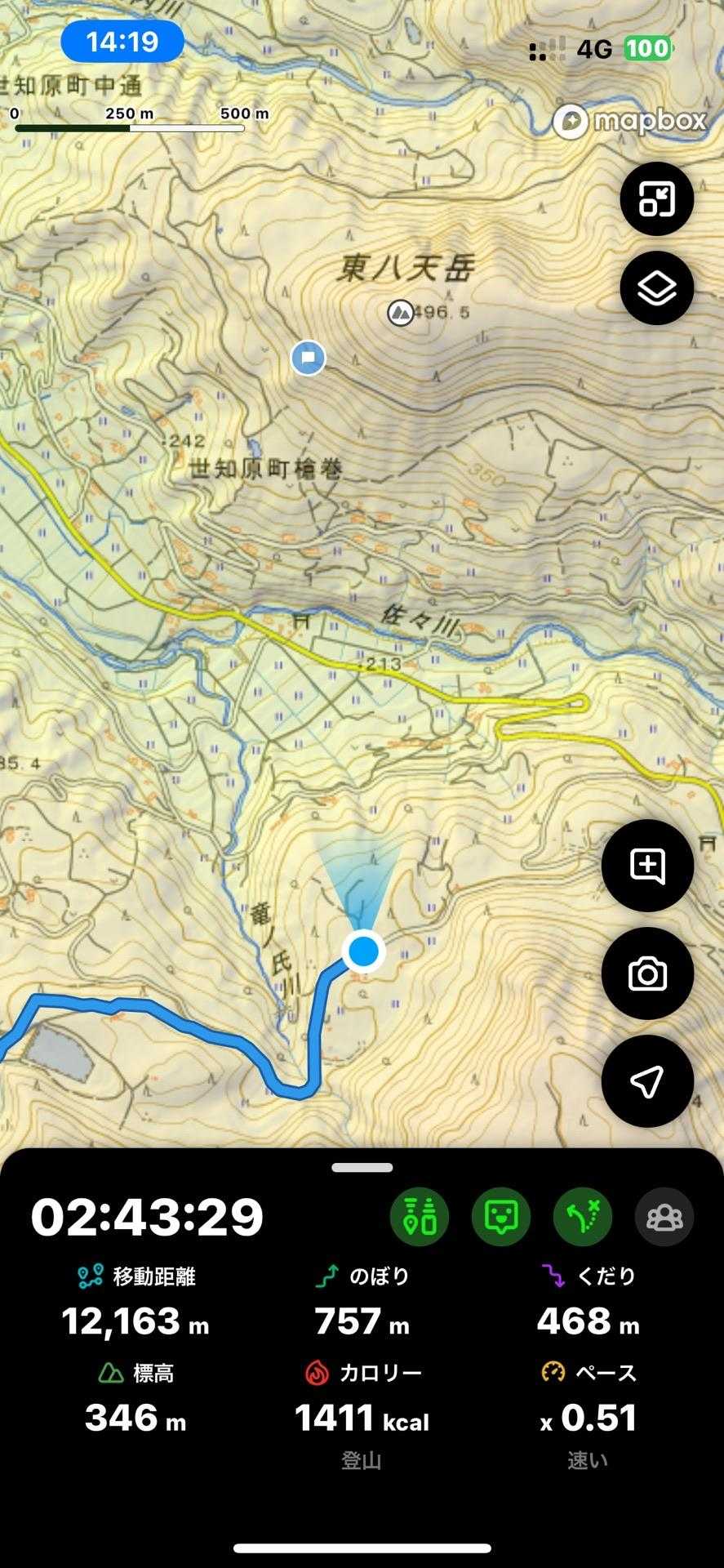
Task: Recenter the map with the navigation arrow button
Action: tap(647, 1081)
